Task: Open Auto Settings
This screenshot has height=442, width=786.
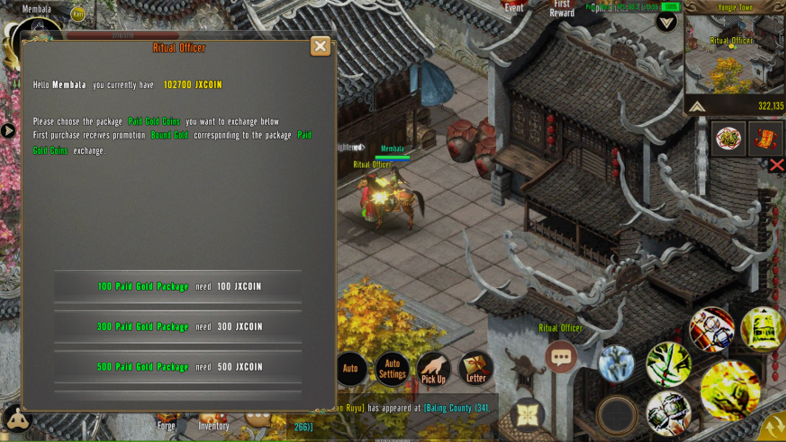Action: coord(392,369)
